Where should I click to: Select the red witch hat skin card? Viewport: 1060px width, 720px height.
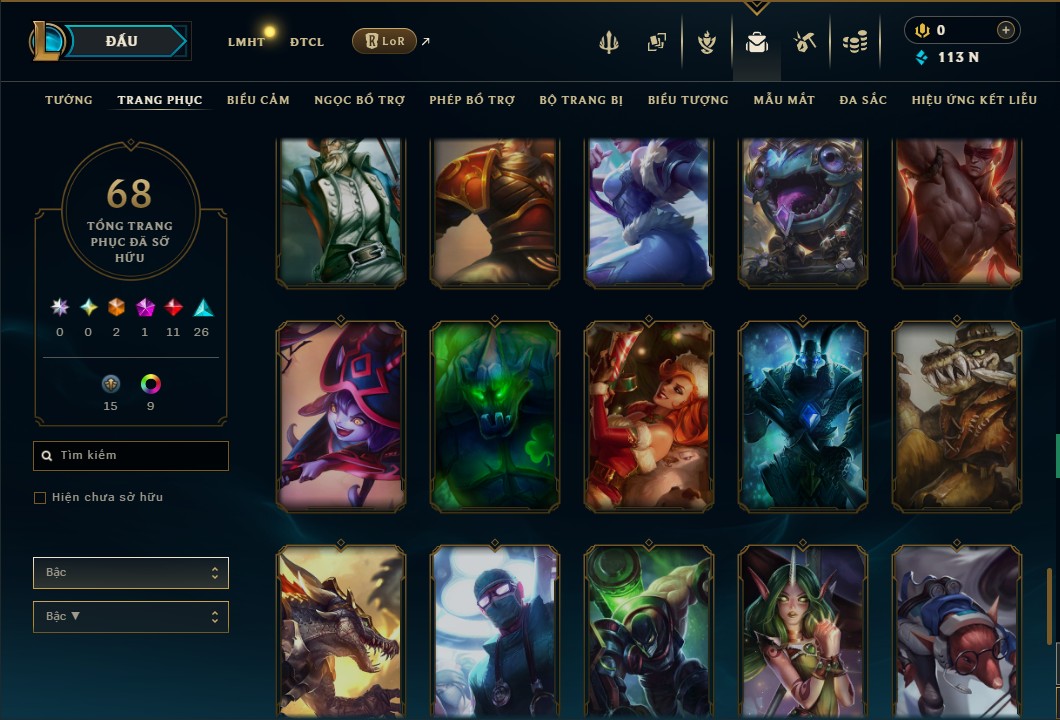click(341, 416)
